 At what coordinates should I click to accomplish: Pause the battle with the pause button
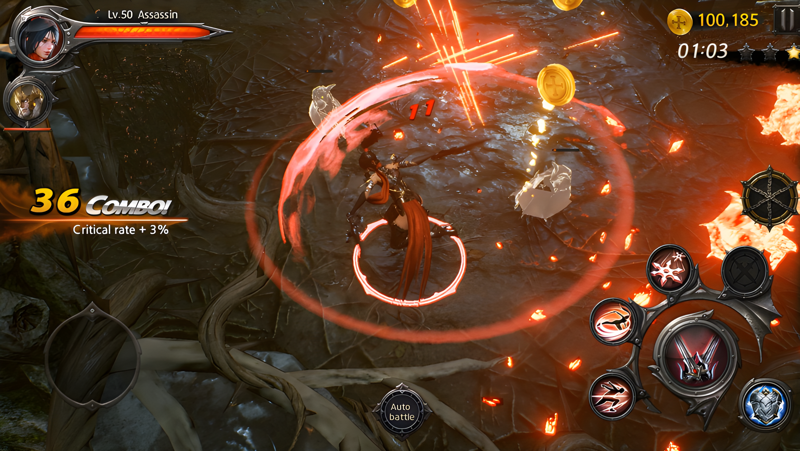[x=786, y=19]
